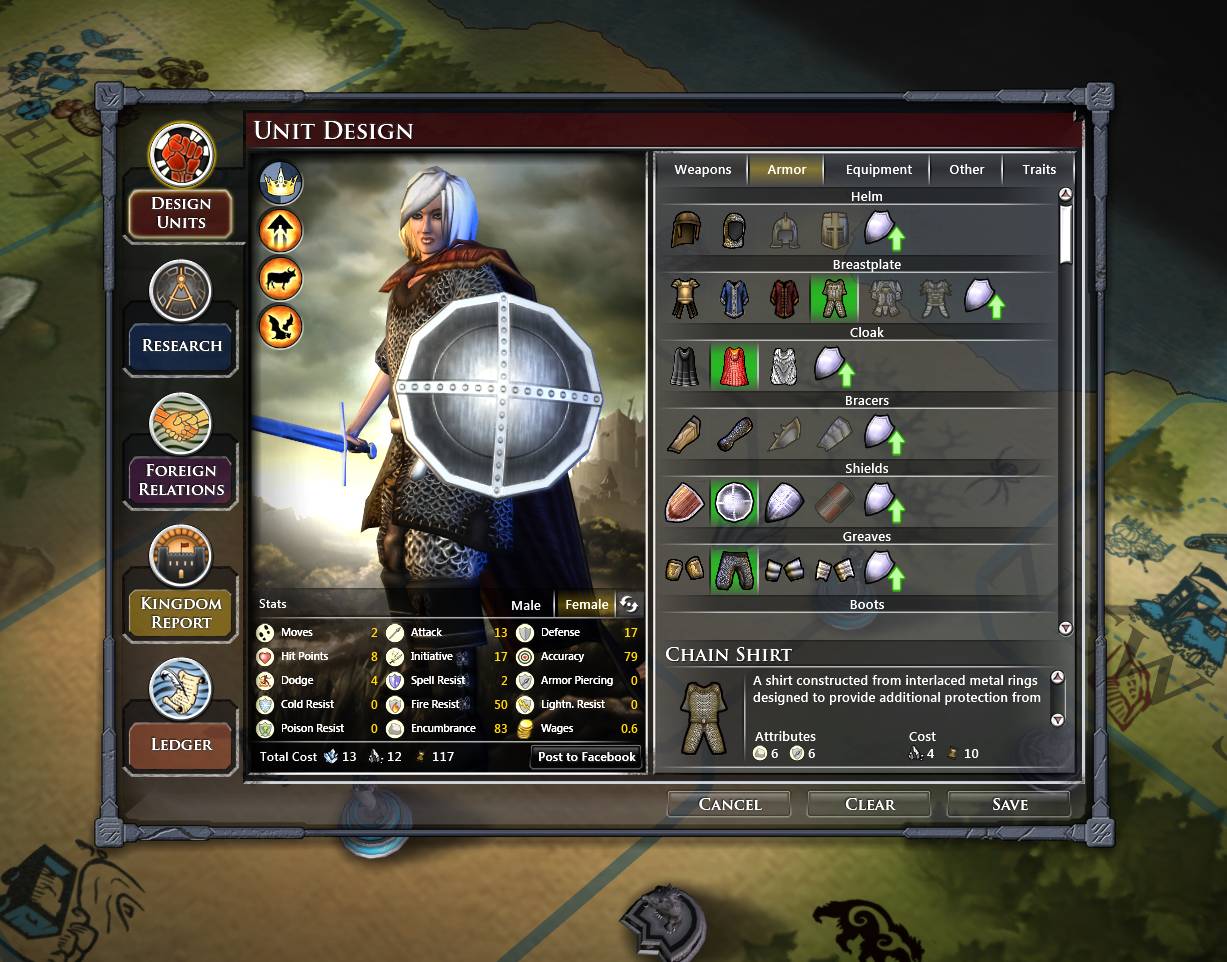Image resolution: width=1227 pixels, height=962 pixels.
Task: Choose the Male unit gender
Action: coord(525,604)
